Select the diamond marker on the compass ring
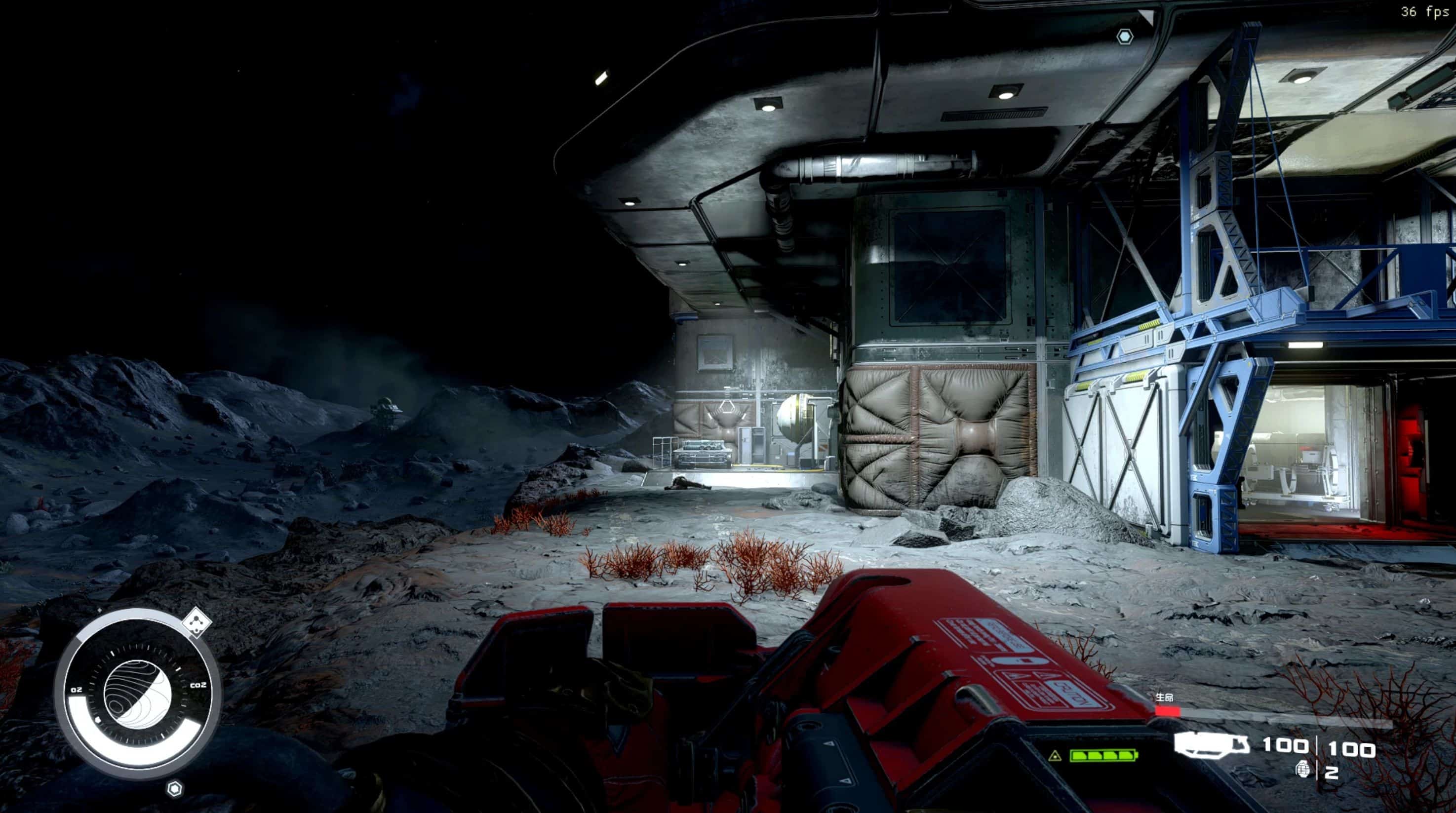Viewport: 1456px width, 813px height. click(197, 622)
